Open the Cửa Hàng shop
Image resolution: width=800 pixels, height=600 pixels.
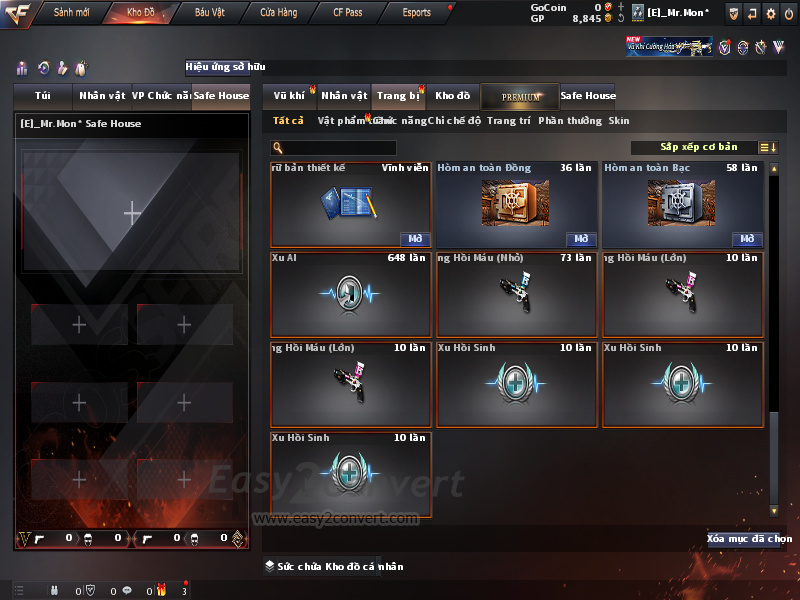point(279,13)
